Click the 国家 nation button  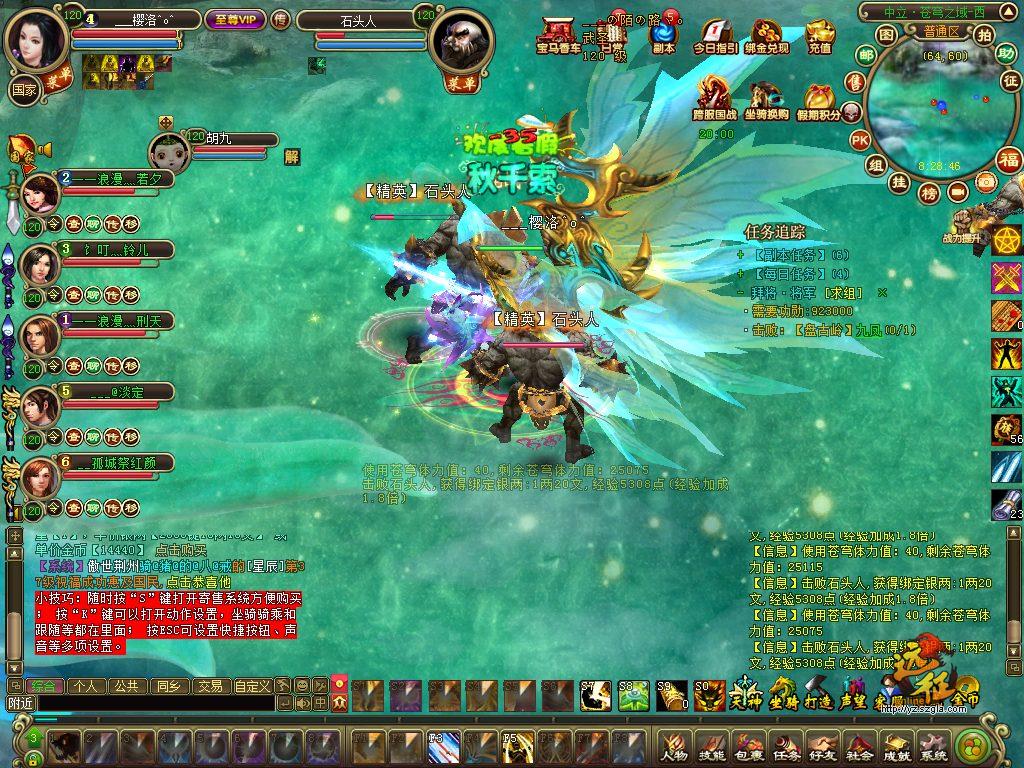[x=22, y=88]
